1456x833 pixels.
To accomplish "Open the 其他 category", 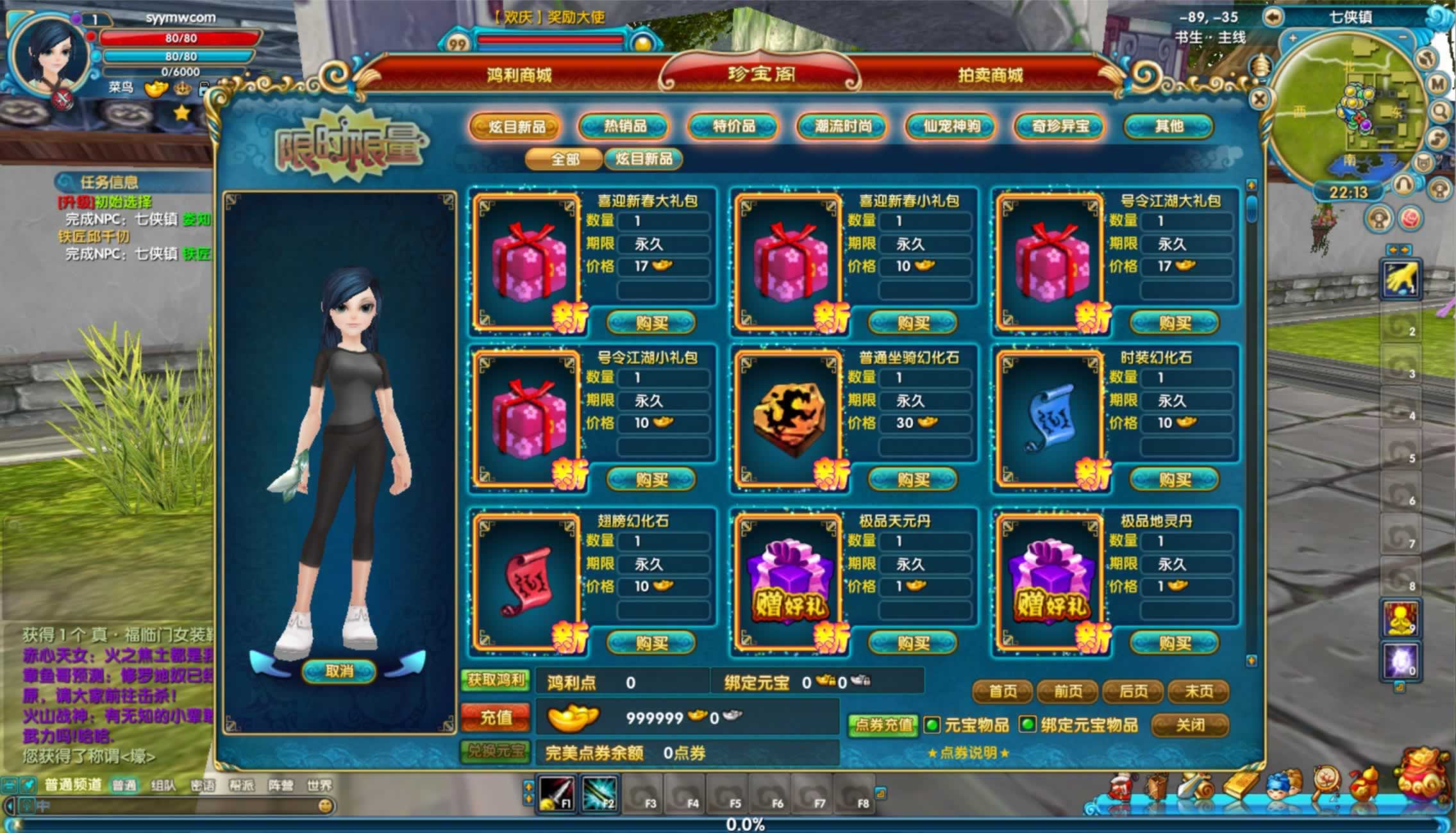I will (x=1169, y=126).
